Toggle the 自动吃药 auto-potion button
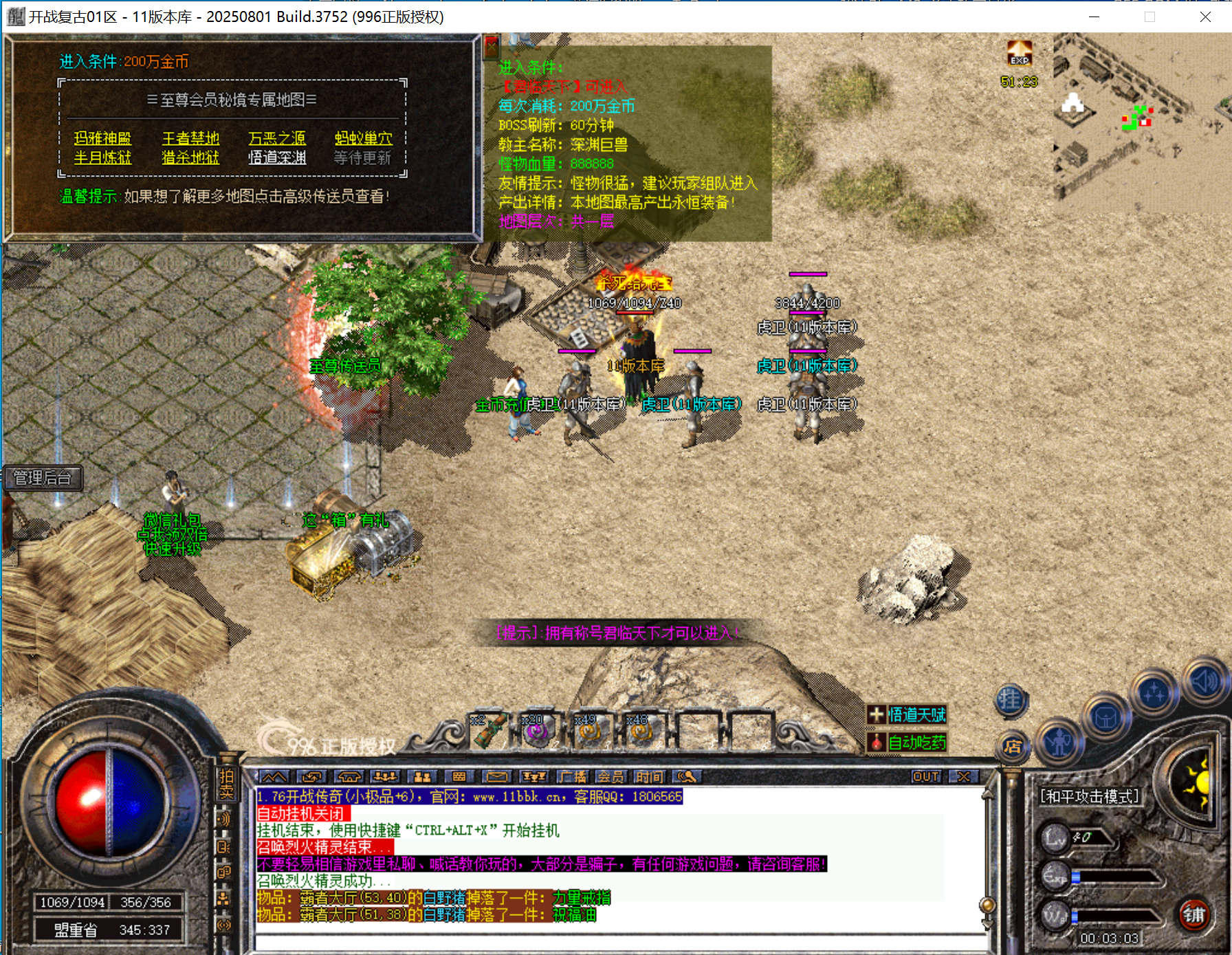 coord(907,743)
